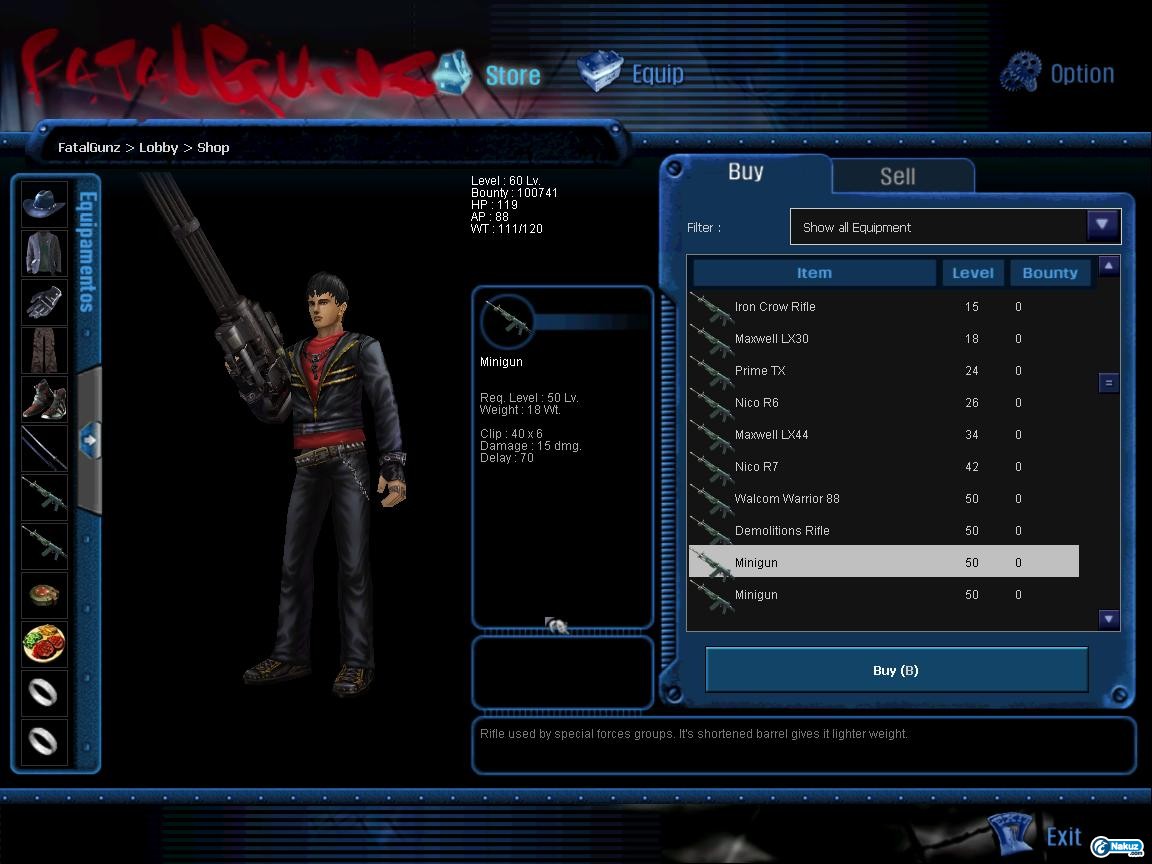1152x864 pixels.
Task: Click the Buy (B) button
Action: coord(896,670)
